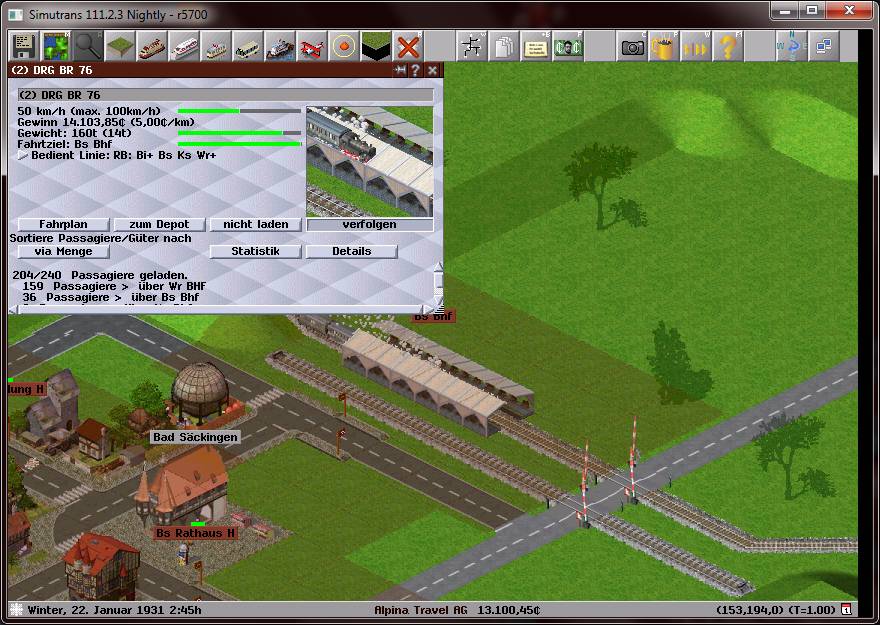The image size is (880, 625).
Task: Close the DRG BR 76 window
Action: pos(432,70)
